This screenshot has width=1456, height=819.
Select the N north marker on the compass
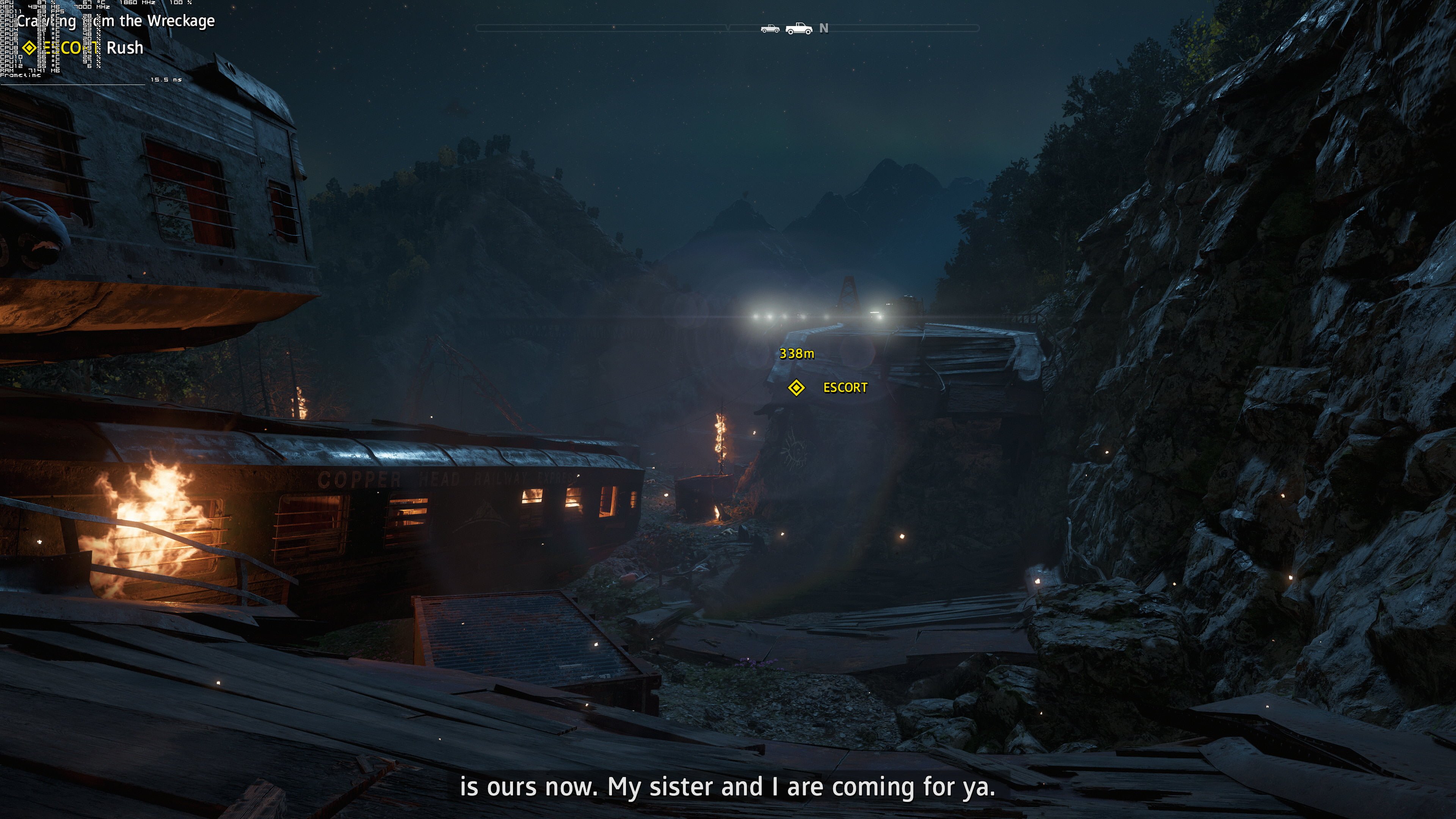824,28
